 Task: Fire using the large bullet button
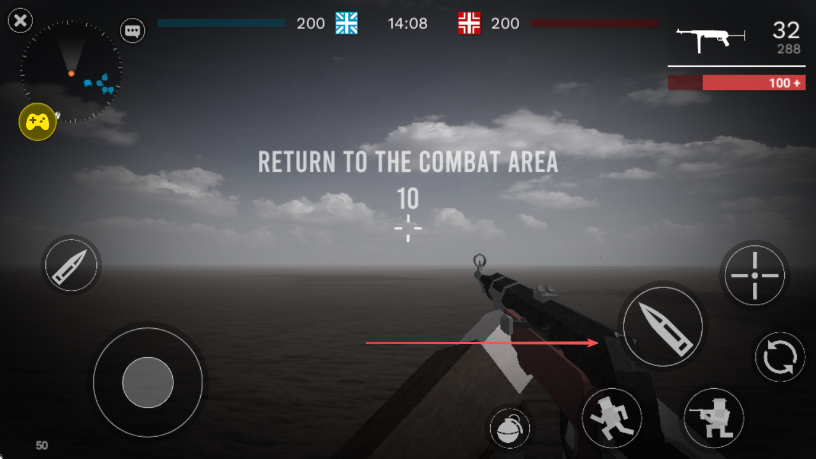pos(661,325)
